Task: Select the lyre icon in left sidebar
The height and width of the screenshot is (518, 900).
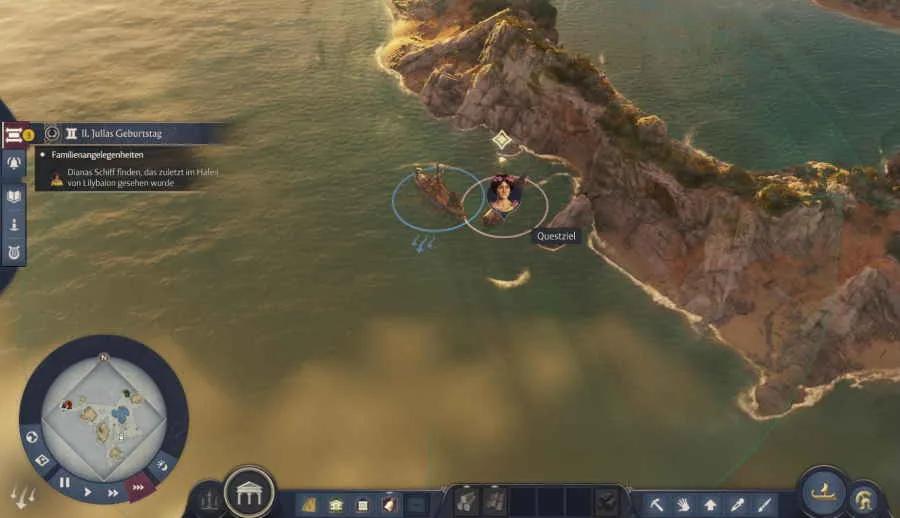Action: coord(14,251)
